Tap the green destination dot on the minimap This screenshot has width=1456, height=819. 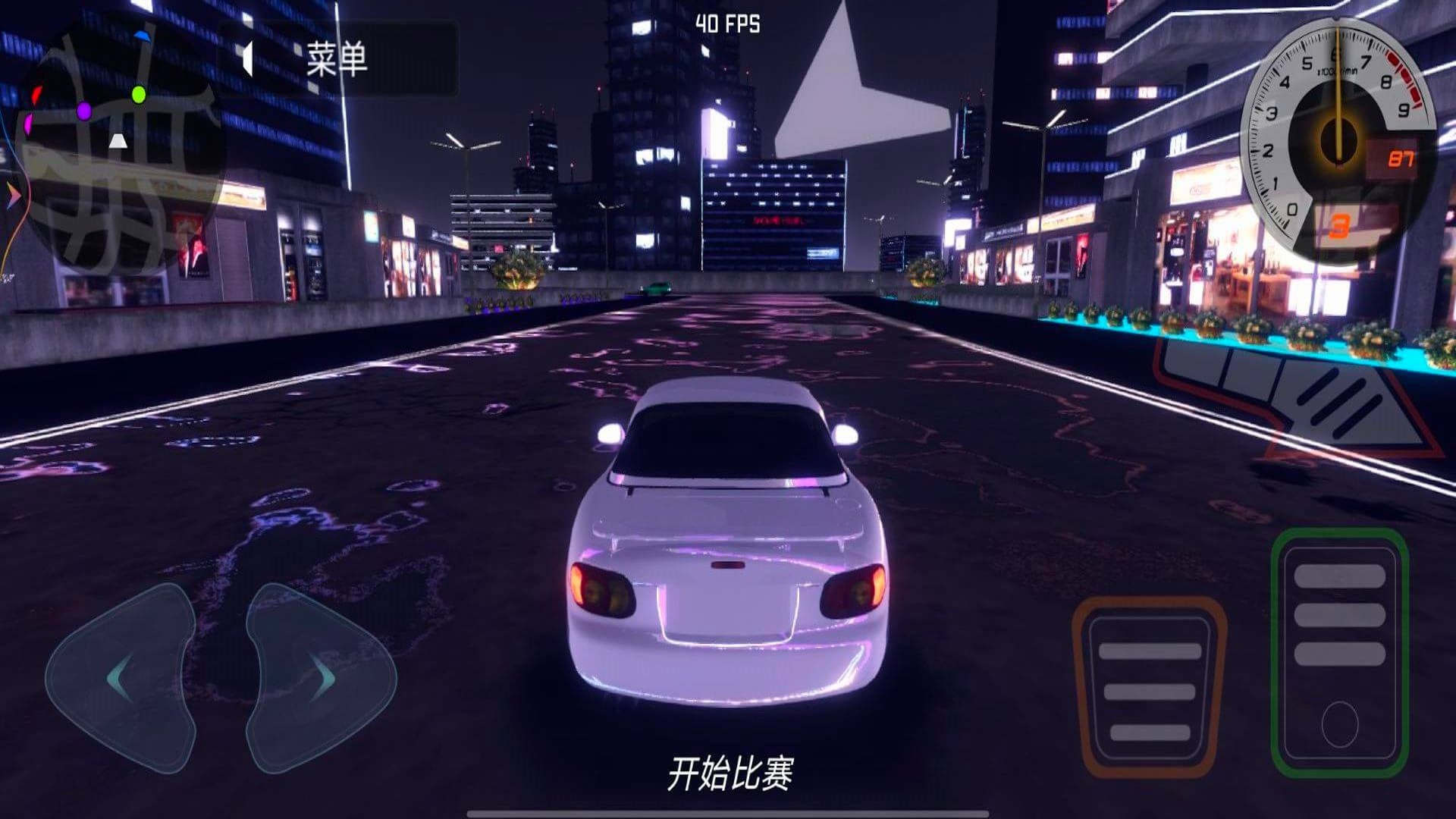tap(138, 95)
